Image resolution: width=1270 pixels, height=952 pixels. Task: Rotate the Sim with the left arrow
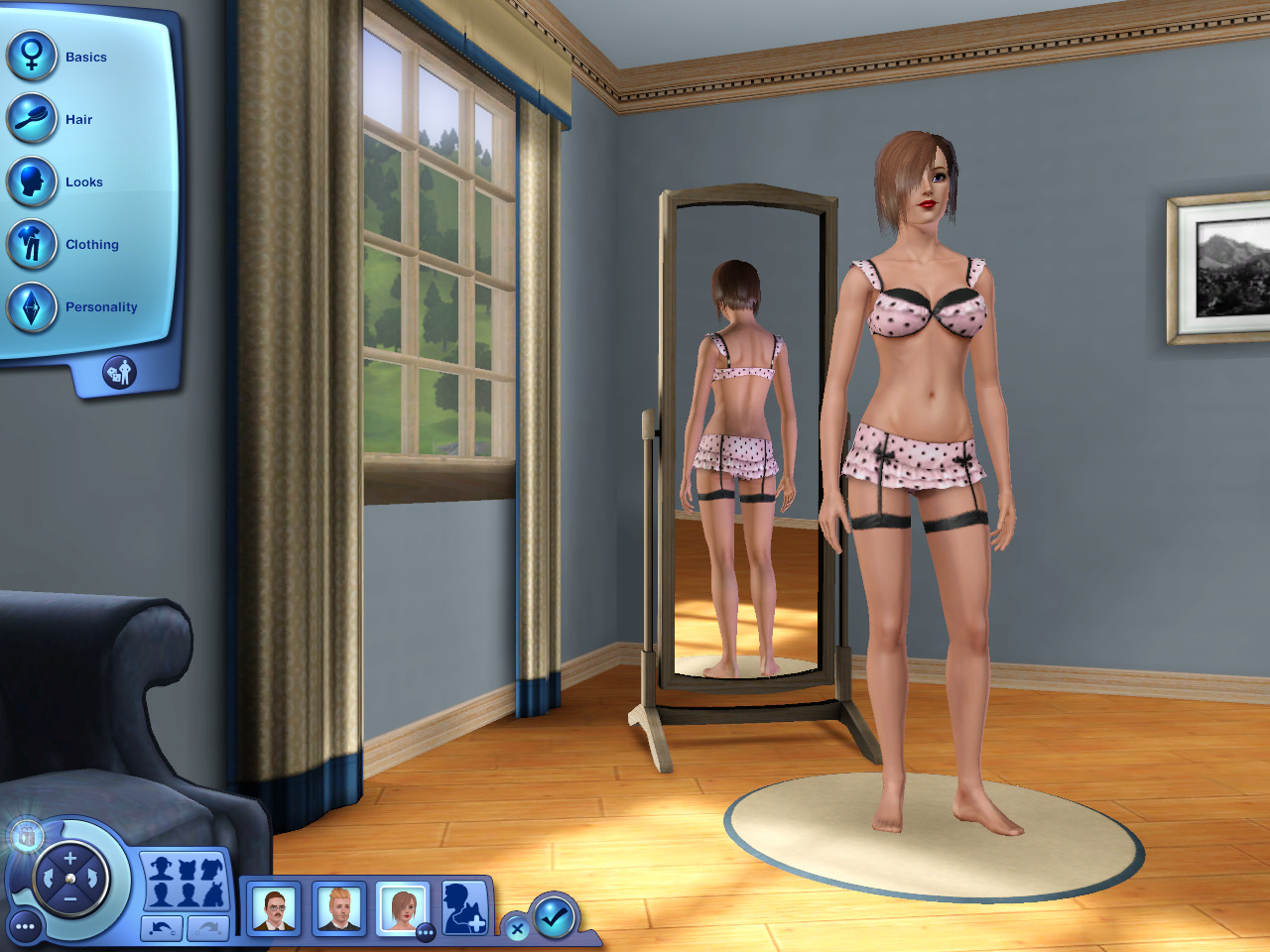point(48,879)
